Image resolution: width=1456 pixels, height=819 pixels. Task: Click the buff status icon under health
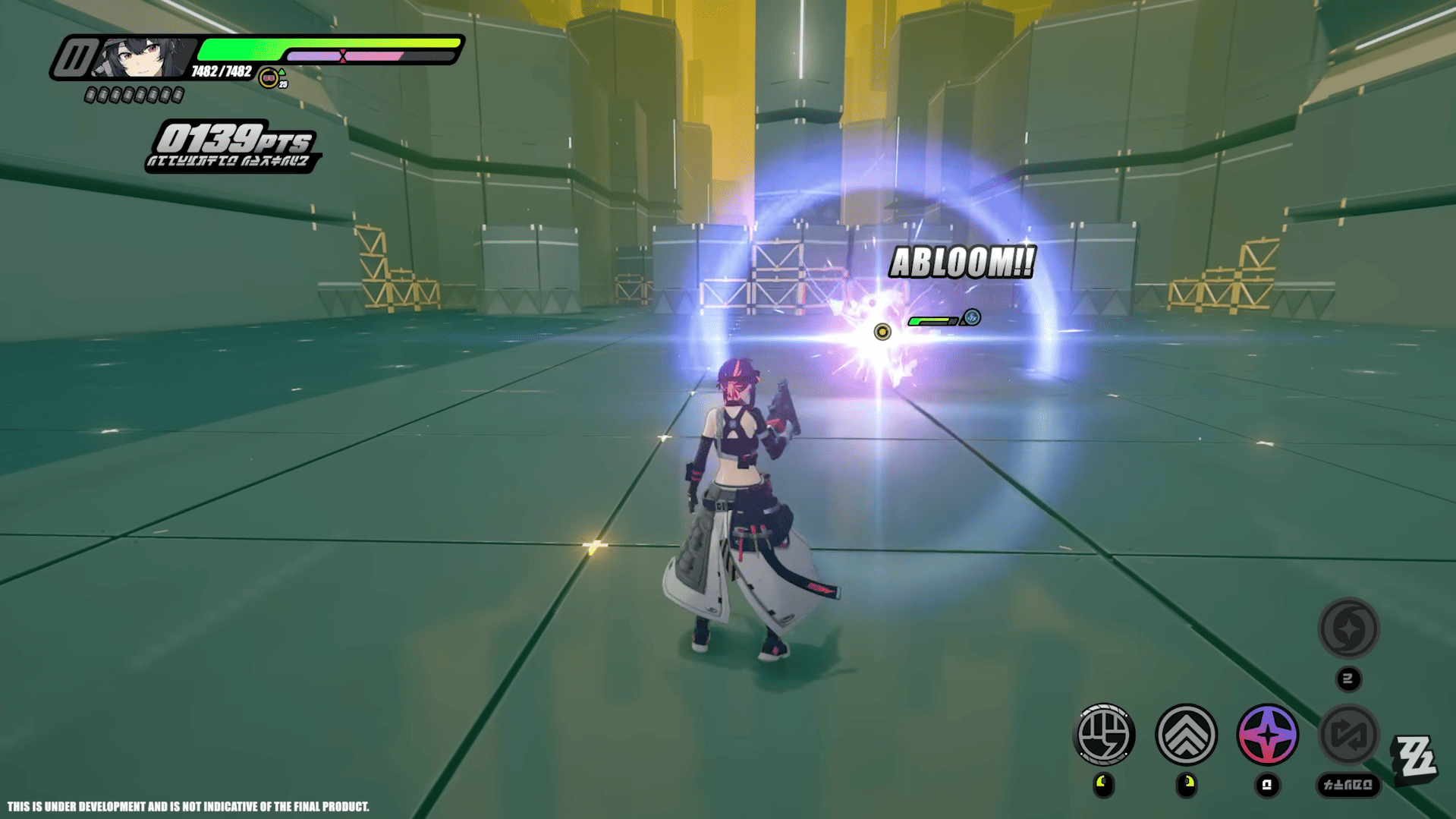click(x=269, y=78)
